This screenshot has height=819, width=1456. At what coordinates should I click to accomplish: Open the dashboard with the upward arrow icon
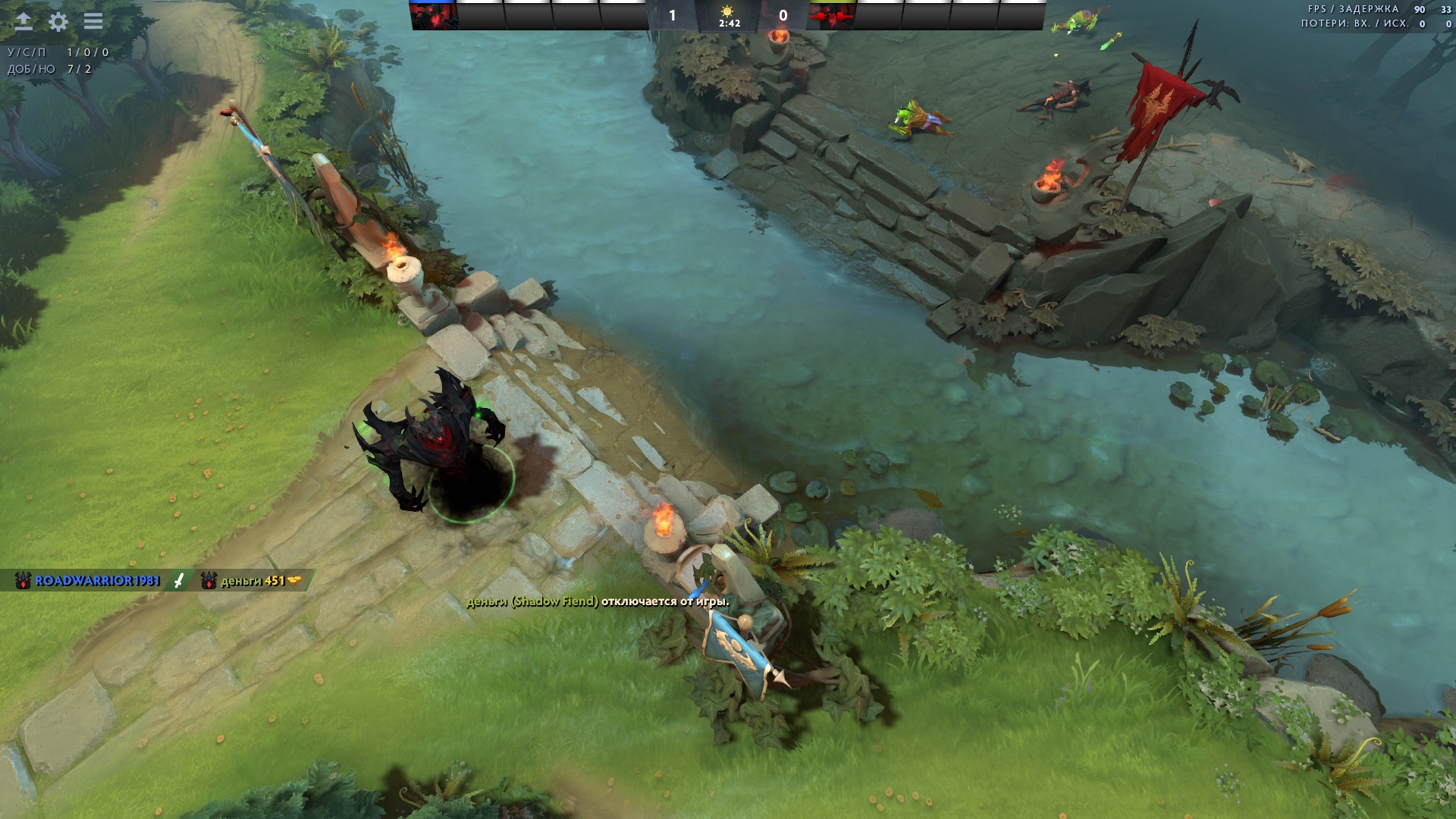(24, 21)
